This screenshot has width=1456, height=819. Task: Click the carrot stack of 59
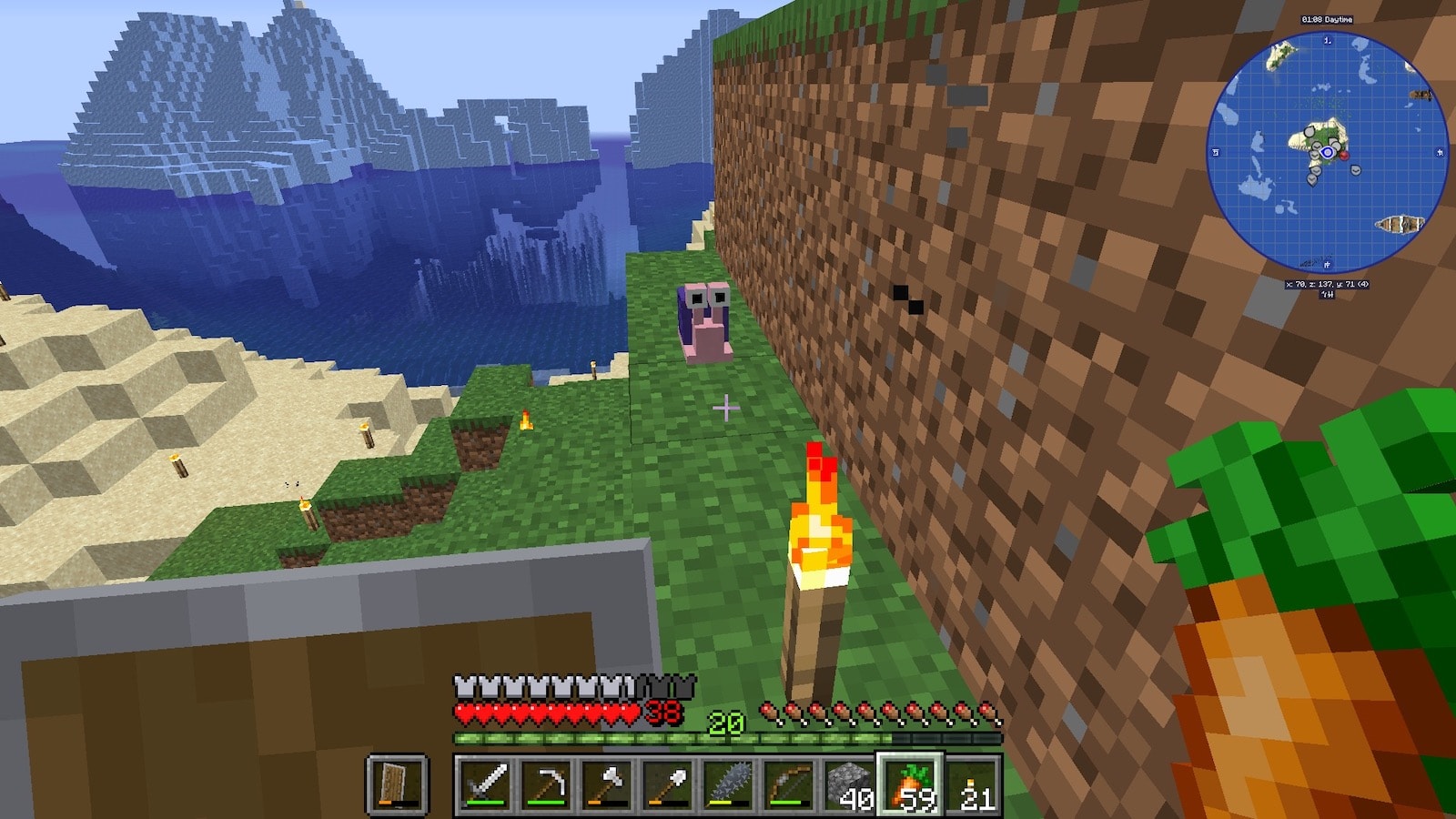point(910,784)
